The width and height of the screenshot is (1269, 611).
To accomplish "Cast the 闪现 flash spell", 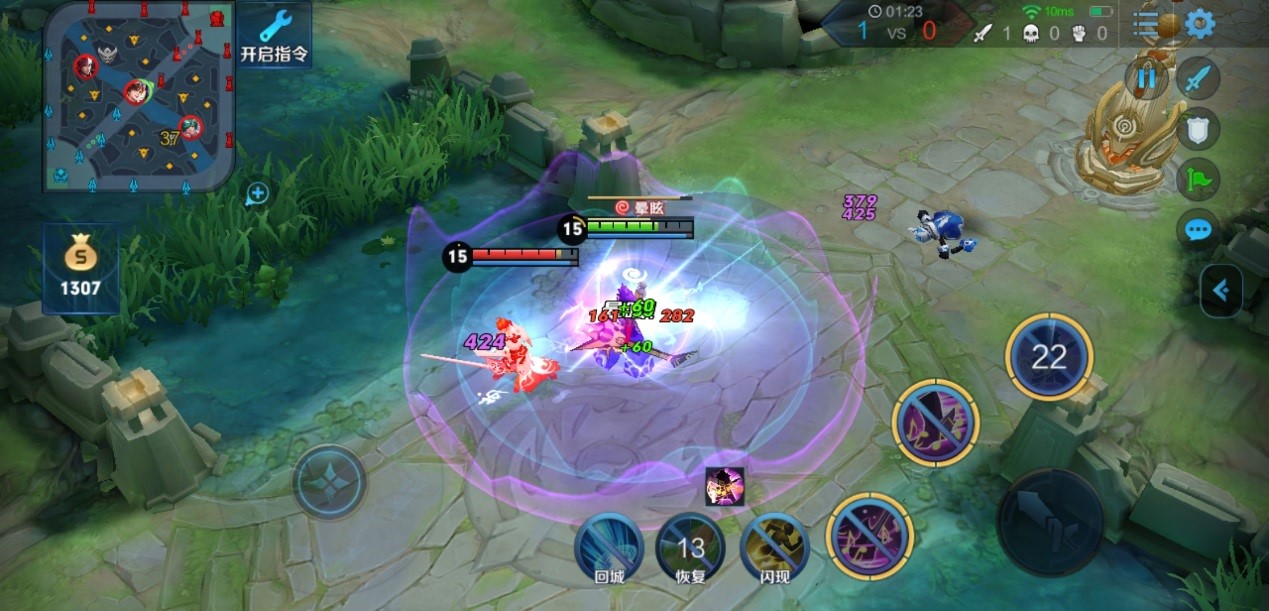I will 775,547.
